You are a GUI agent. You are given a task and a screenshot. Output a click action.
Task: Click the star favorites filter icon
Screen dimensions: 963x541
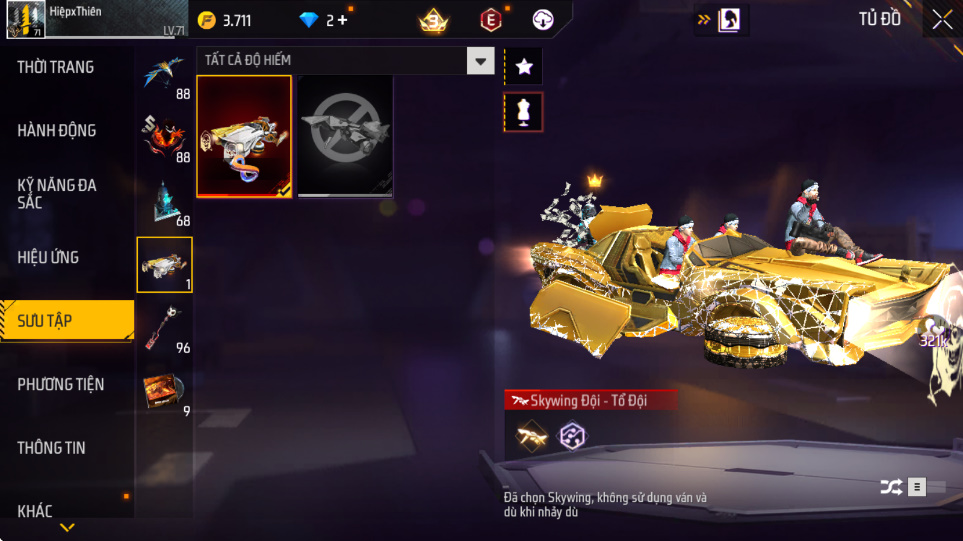pyautogui.click(x=524, y=67)
